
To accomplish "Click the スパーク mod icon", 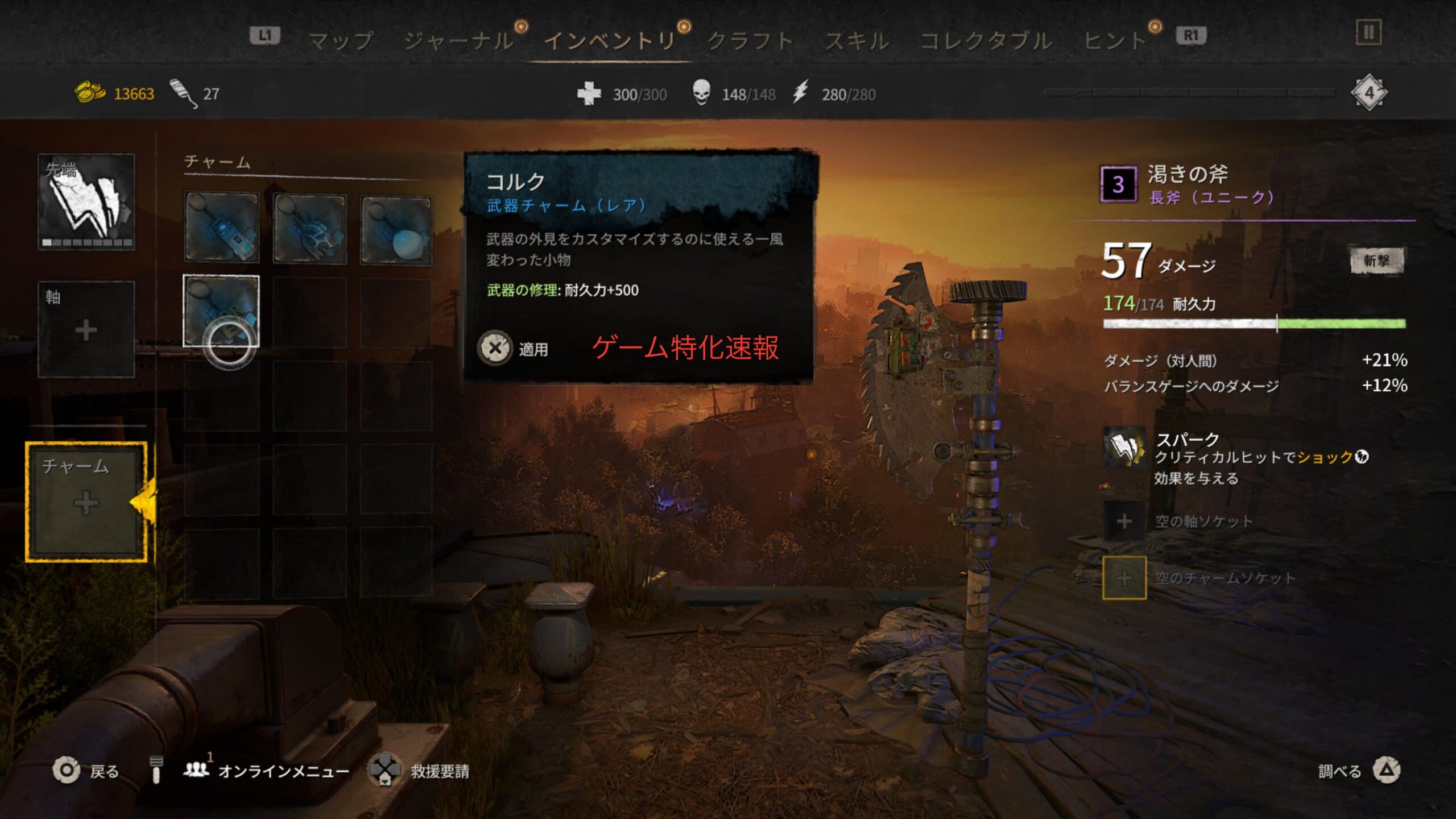I will (1124, 449).
